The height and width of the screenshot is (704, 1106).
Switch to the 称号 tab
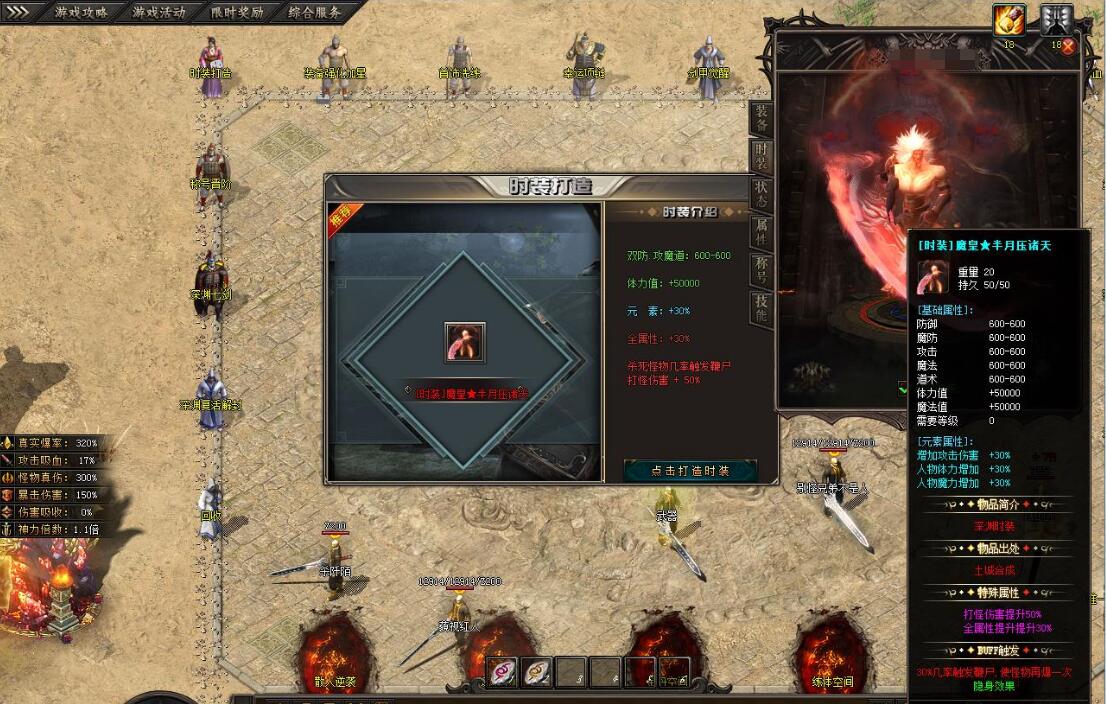762,270
